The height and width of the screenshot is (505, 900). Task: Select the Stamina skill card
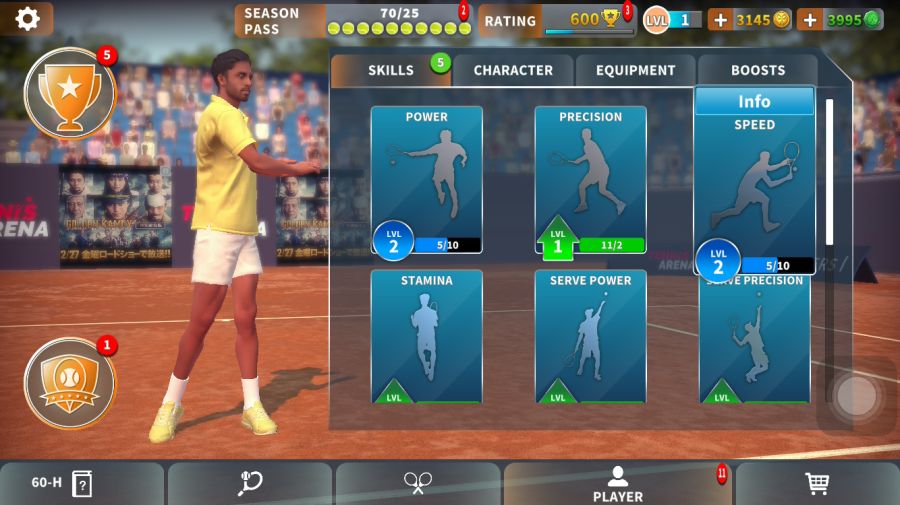427,335
